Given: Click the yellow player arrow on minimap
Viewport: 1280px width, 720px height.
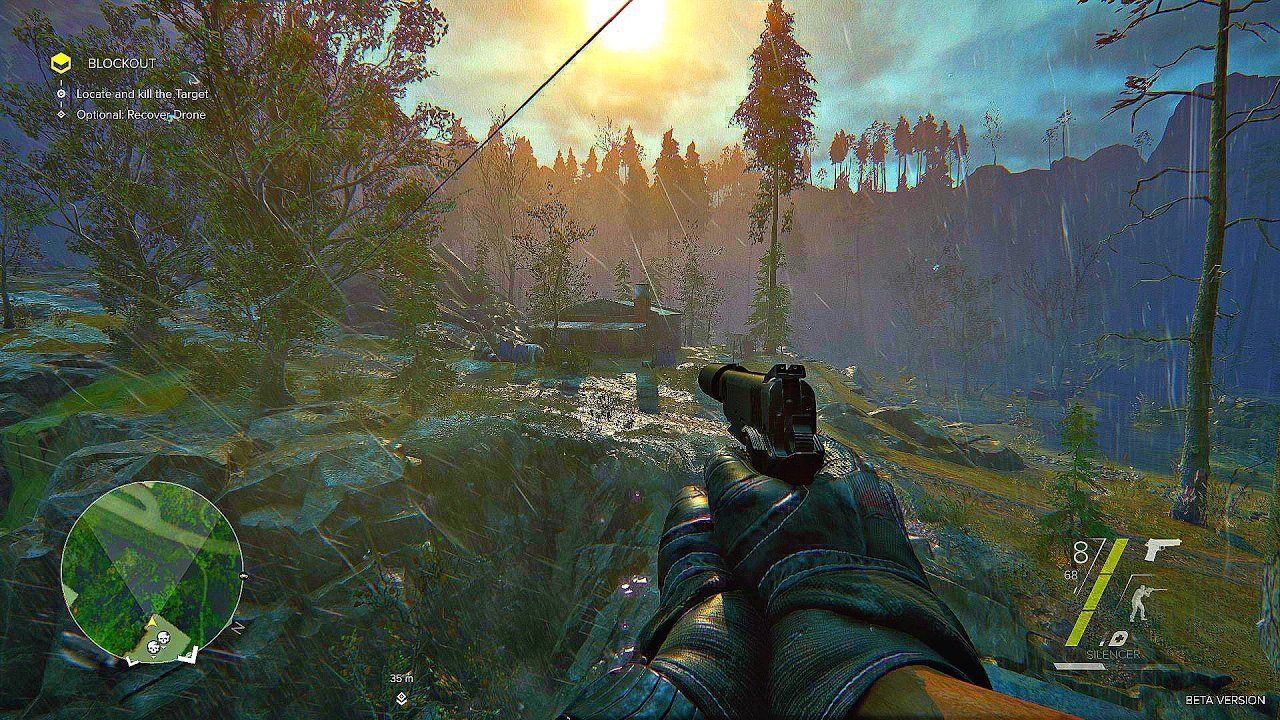Looking at the screenshot, I should click(153, 622).
